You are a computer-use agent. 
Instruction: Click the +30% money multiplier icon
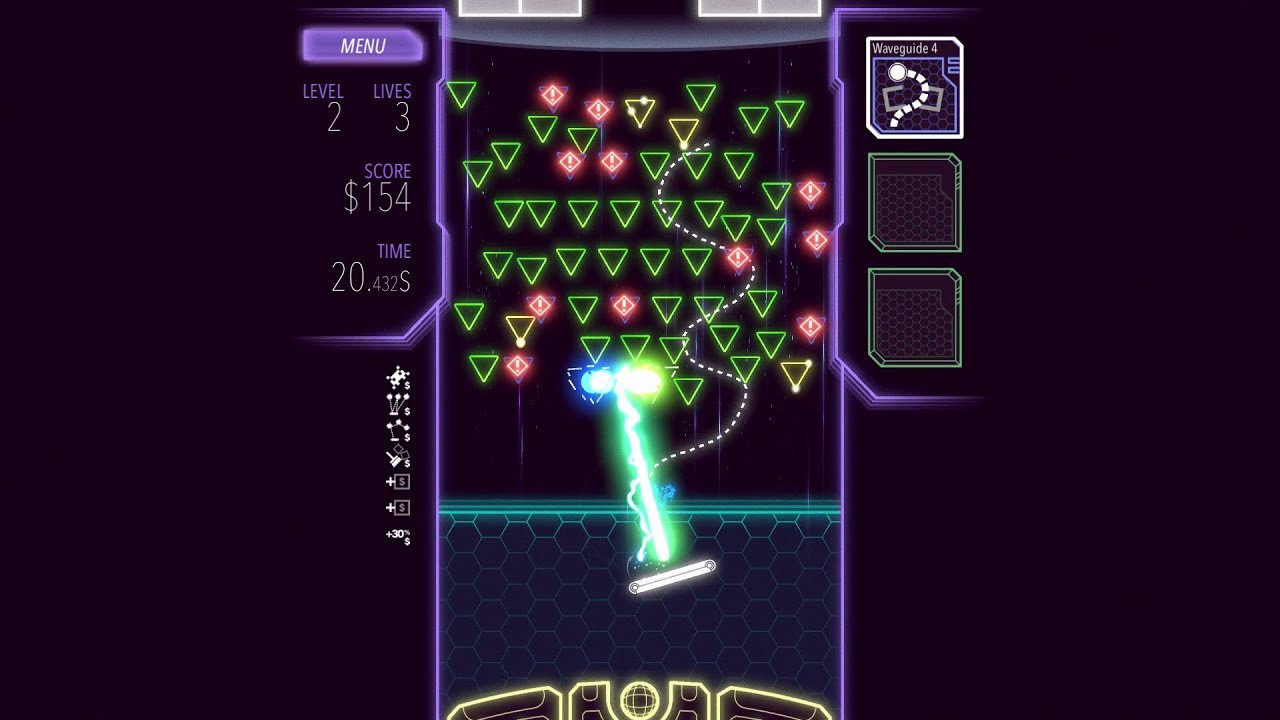click(x=396, y=535)
